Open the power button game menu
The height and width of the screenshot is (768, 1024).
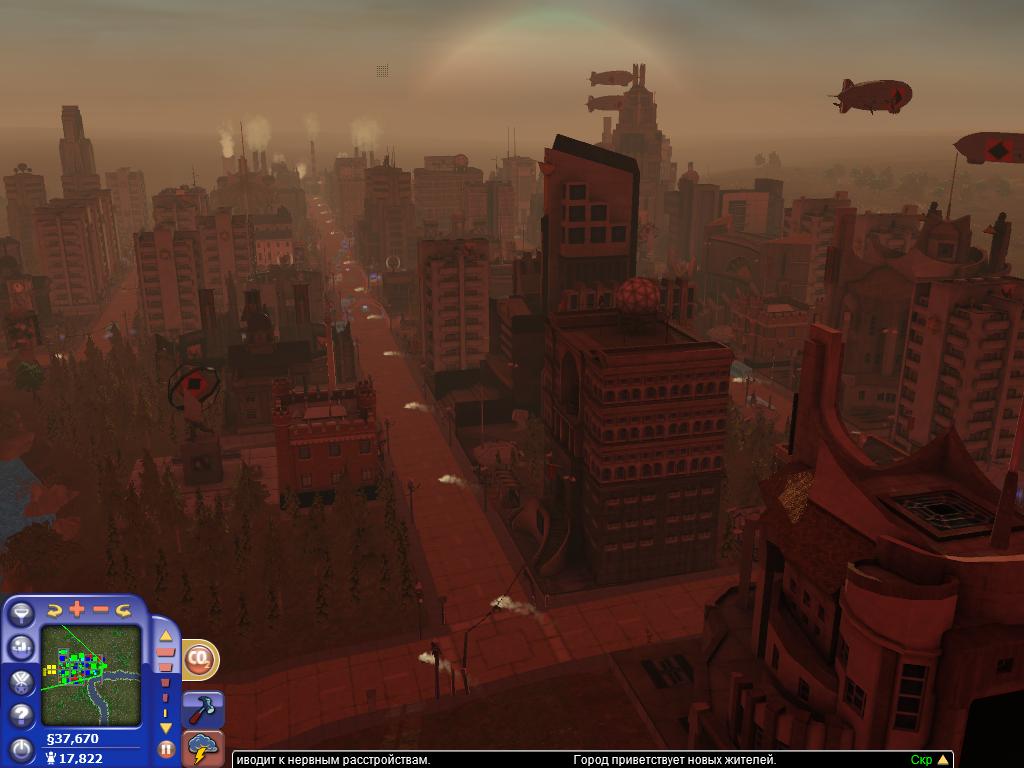click(21, 748)
